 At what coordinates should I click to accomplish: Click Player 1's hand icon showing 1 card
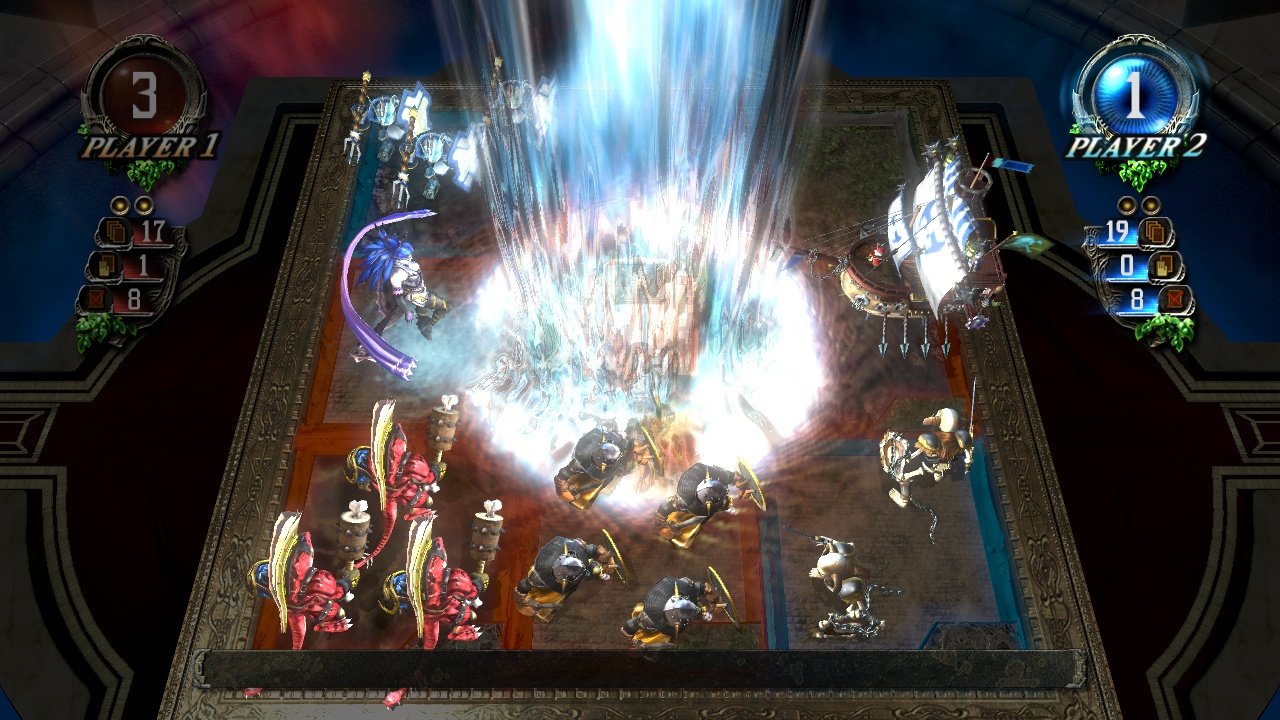point(106,266)
